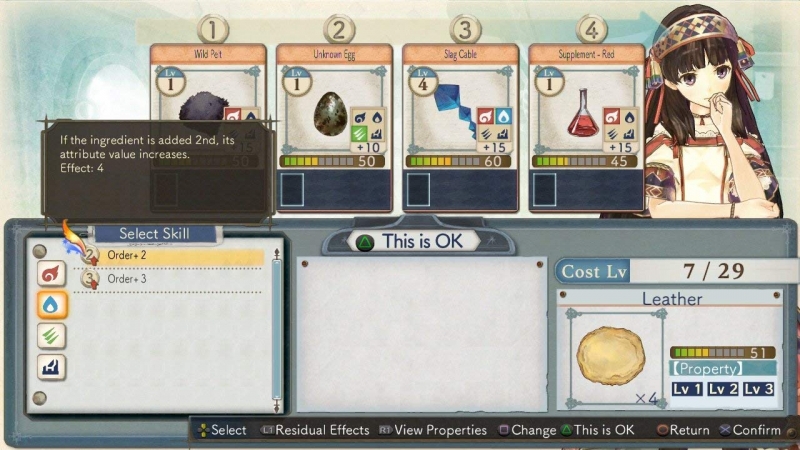Click the This is OK banner
This screenshot has width=800, height=450.
click(x=420, y=241)
